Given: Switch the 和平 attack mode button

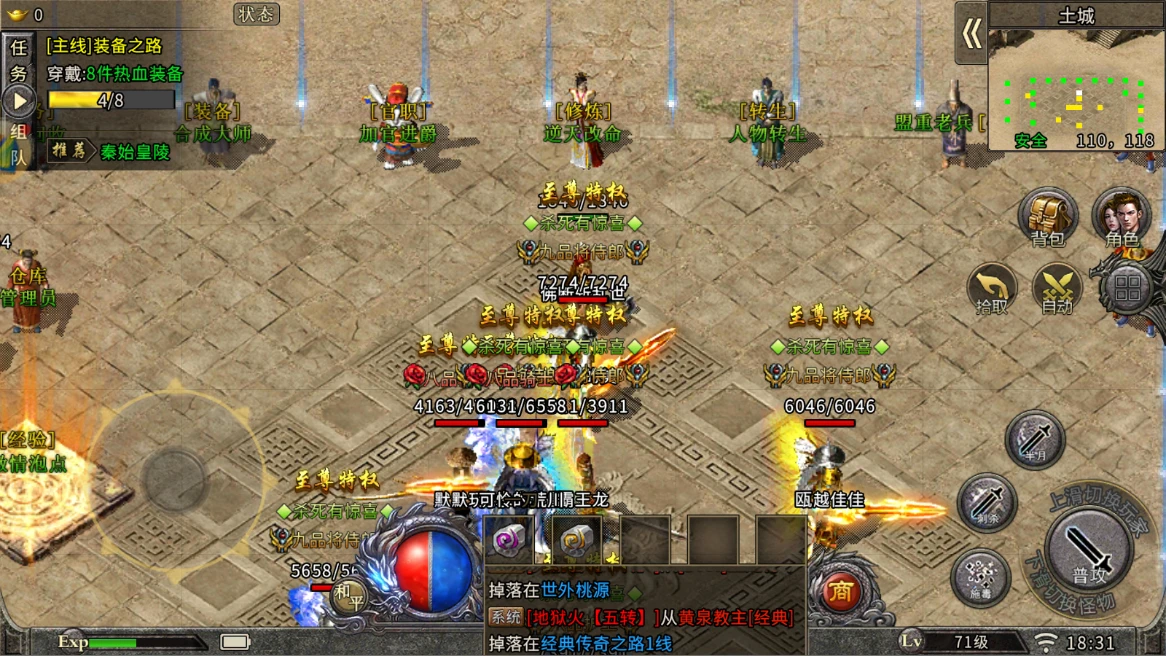Looking at the screenshot, I should [x=349, y=596].
